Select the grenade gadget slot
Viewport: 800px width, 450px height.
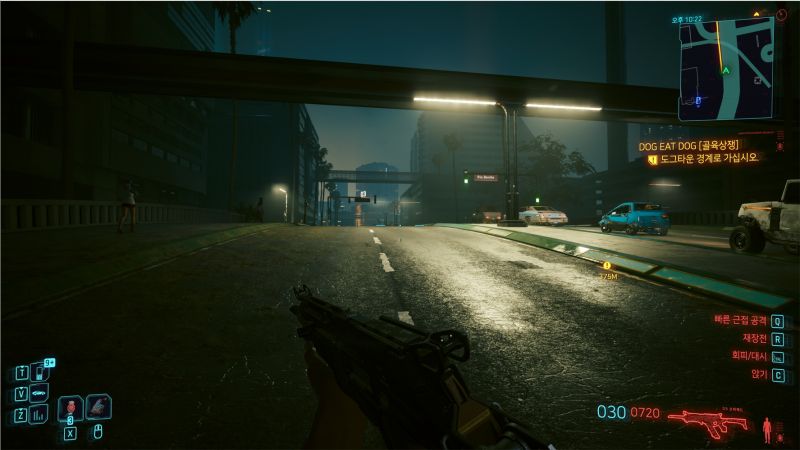point(98,407)
